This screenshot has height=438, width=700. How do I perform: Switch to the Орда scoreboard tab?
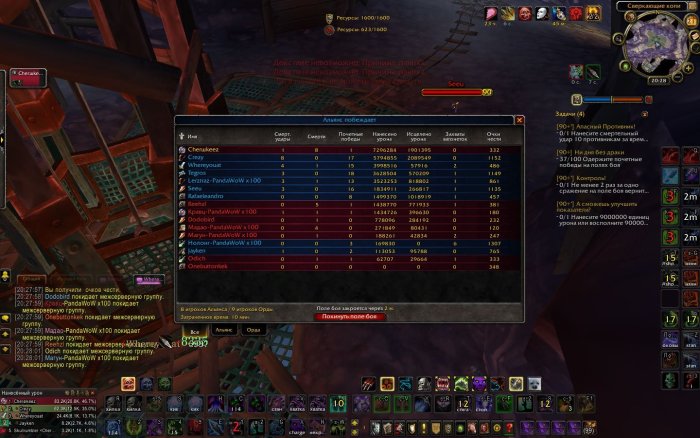click(253, 329)
